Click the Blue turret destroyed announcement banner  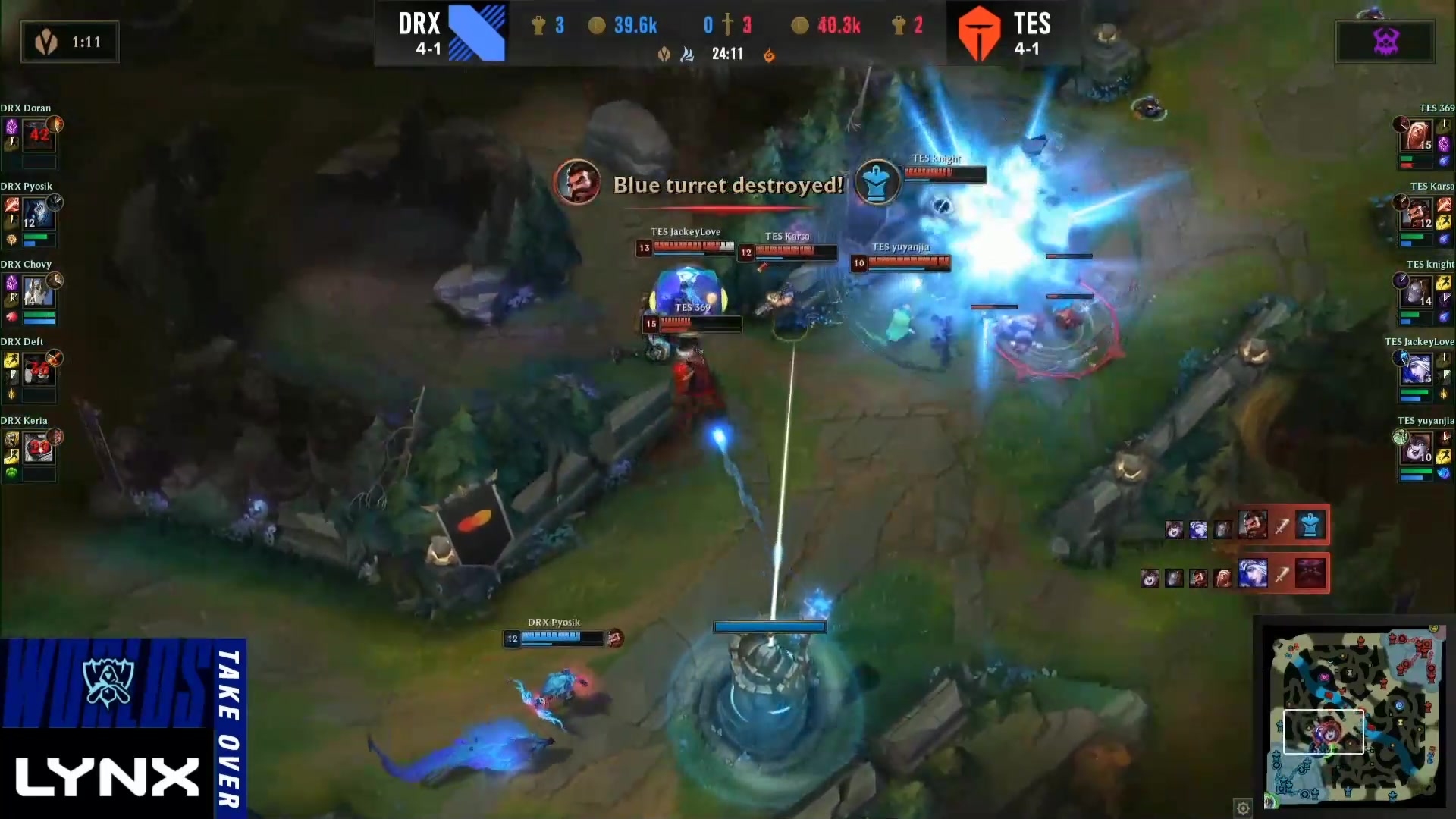pos(728,184)
